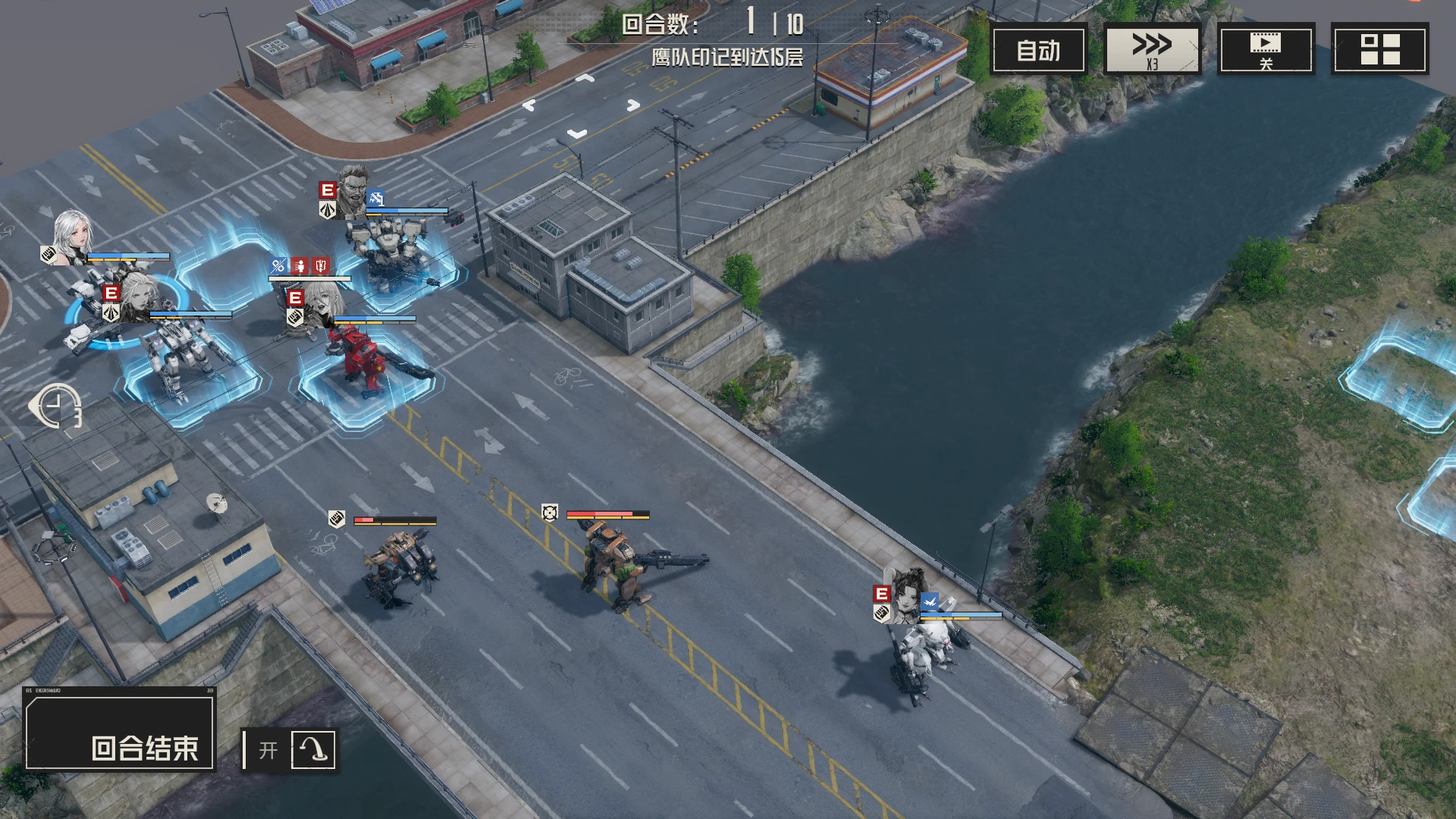Toggle the 开 movement path switch
Screen dimensions: 1456x819
(289, 750)
